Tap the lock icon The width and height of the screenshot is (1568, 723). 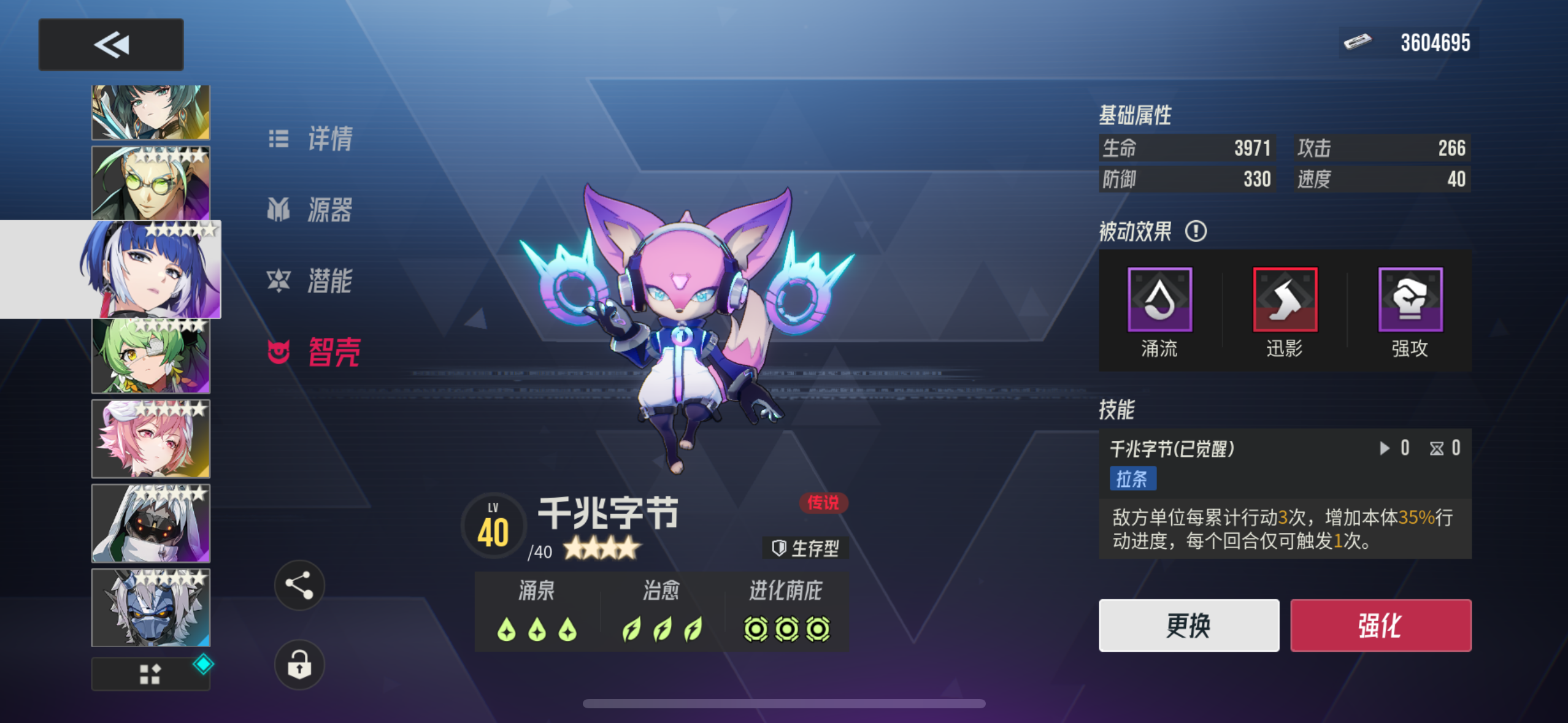299,665
